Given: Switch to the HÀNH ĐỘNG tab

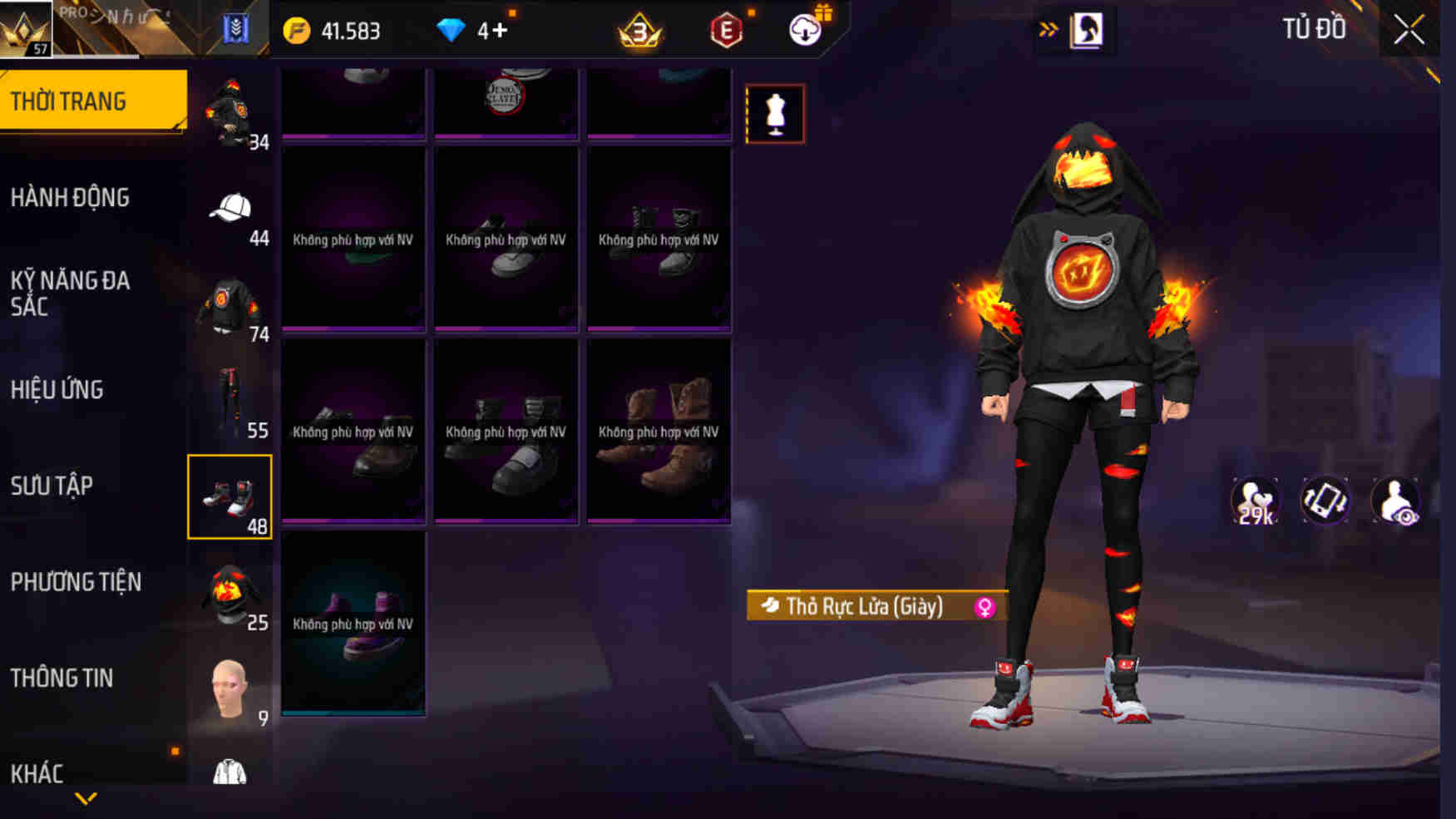Looking at the screenshot, I should 72,197.
